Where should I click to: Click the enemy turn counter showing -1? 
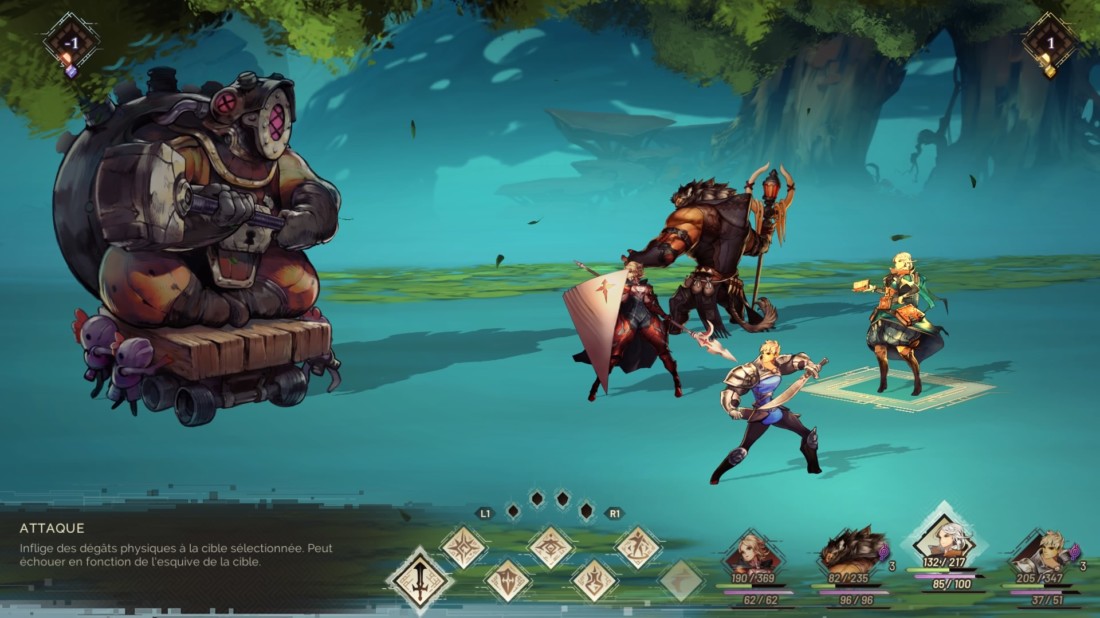pyautogui.click(x=71, y=43)
